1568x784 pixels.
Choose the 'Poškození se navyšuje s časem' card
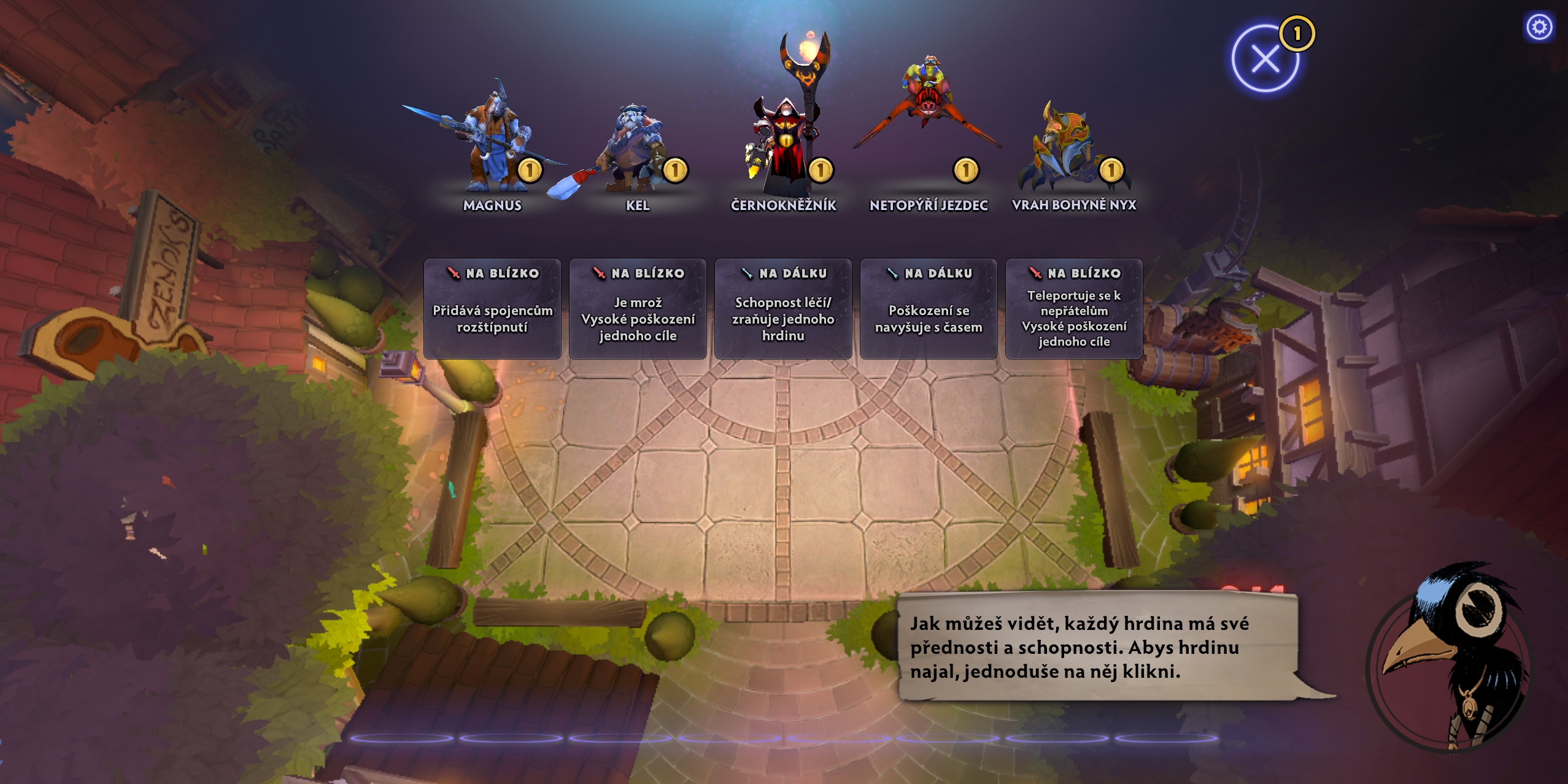(x=929, y=309)
